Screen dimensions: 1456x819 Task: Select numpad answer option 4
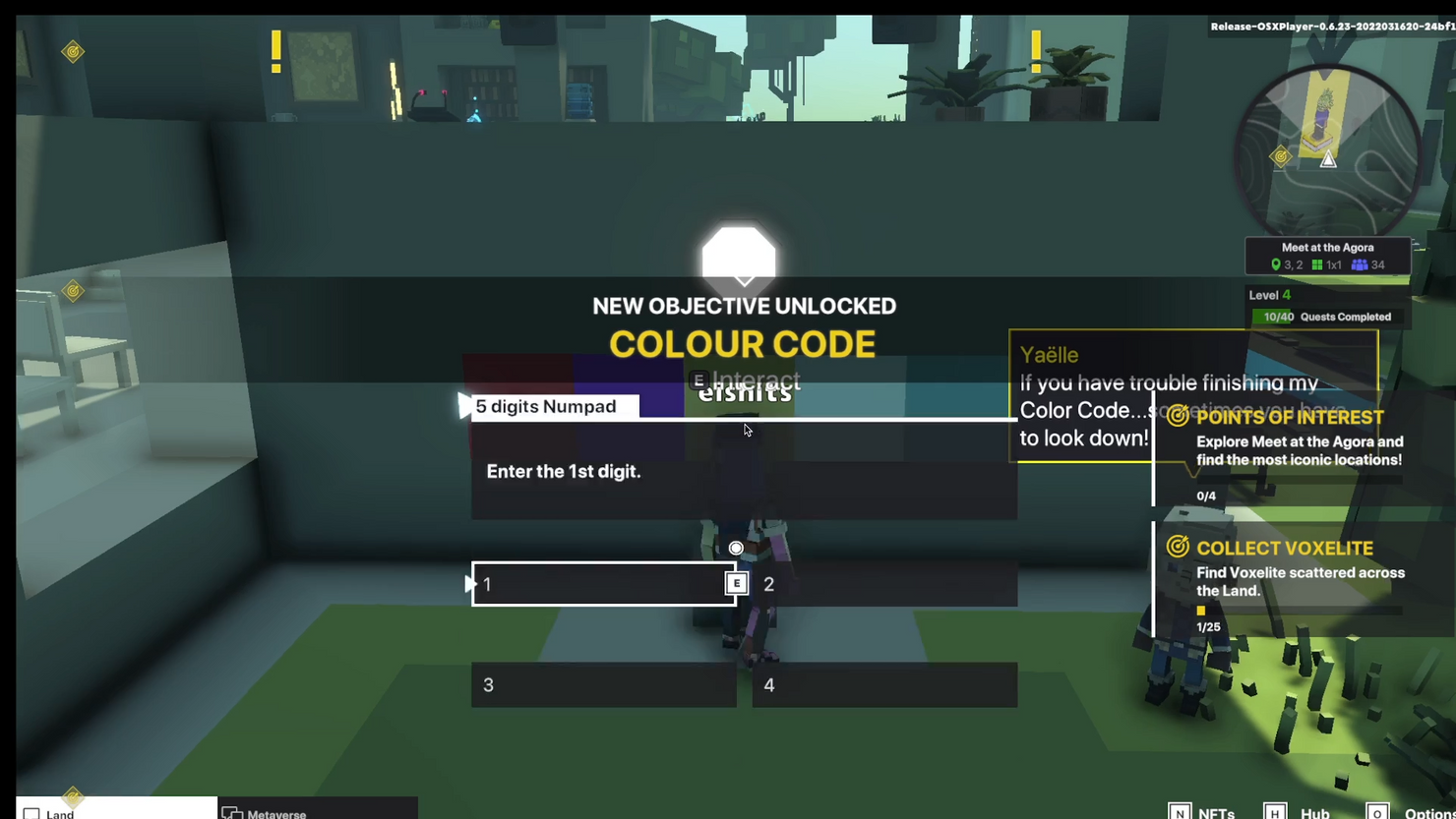[x=883, y=684]
